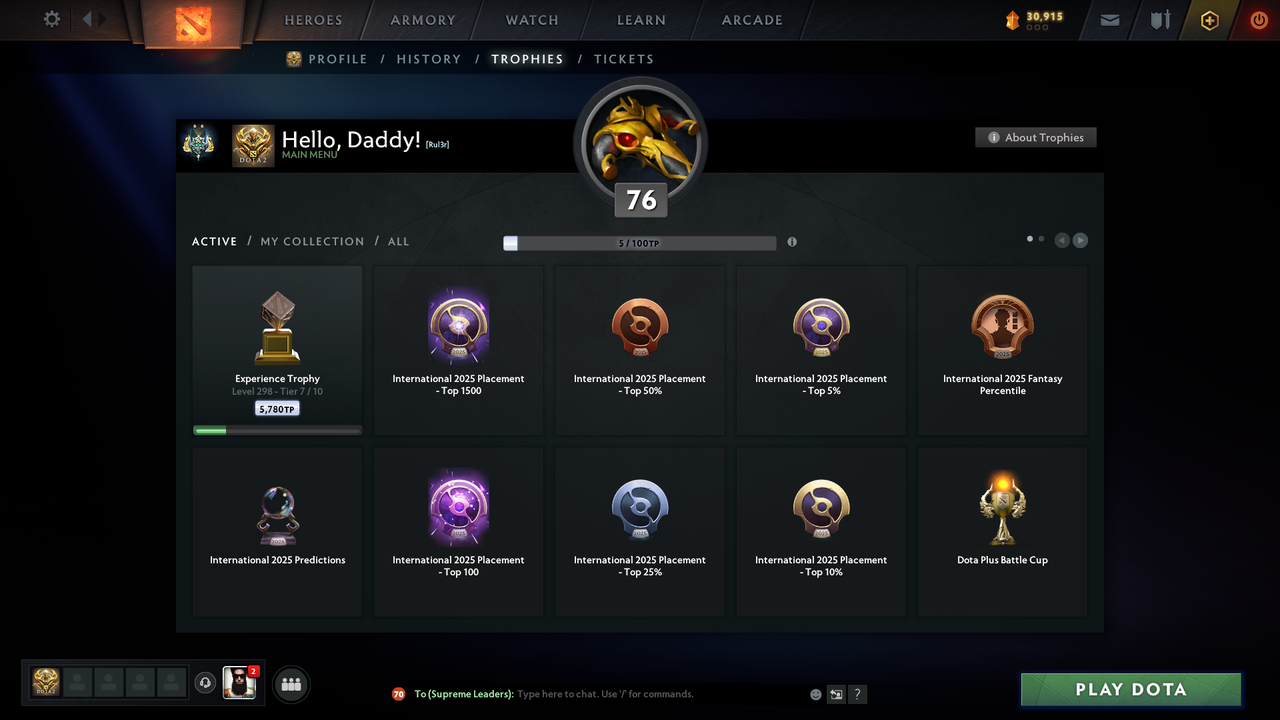Open your mail inbox envelope icon

(x=1109, y=20)
